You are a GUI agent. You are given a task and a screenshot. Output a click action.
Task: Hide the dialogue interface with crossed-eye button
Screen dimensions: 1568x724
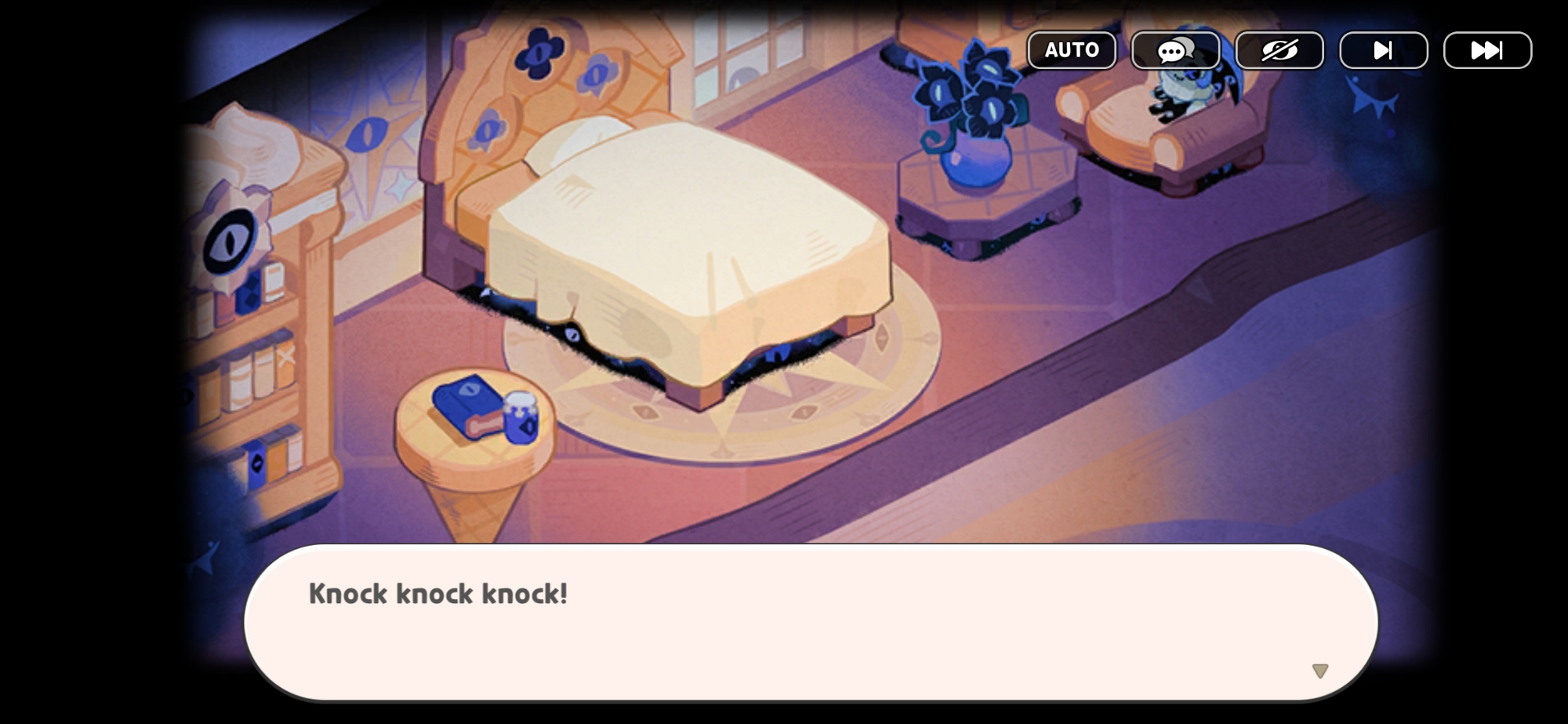pyautogui.click(x=1279, y=50)
